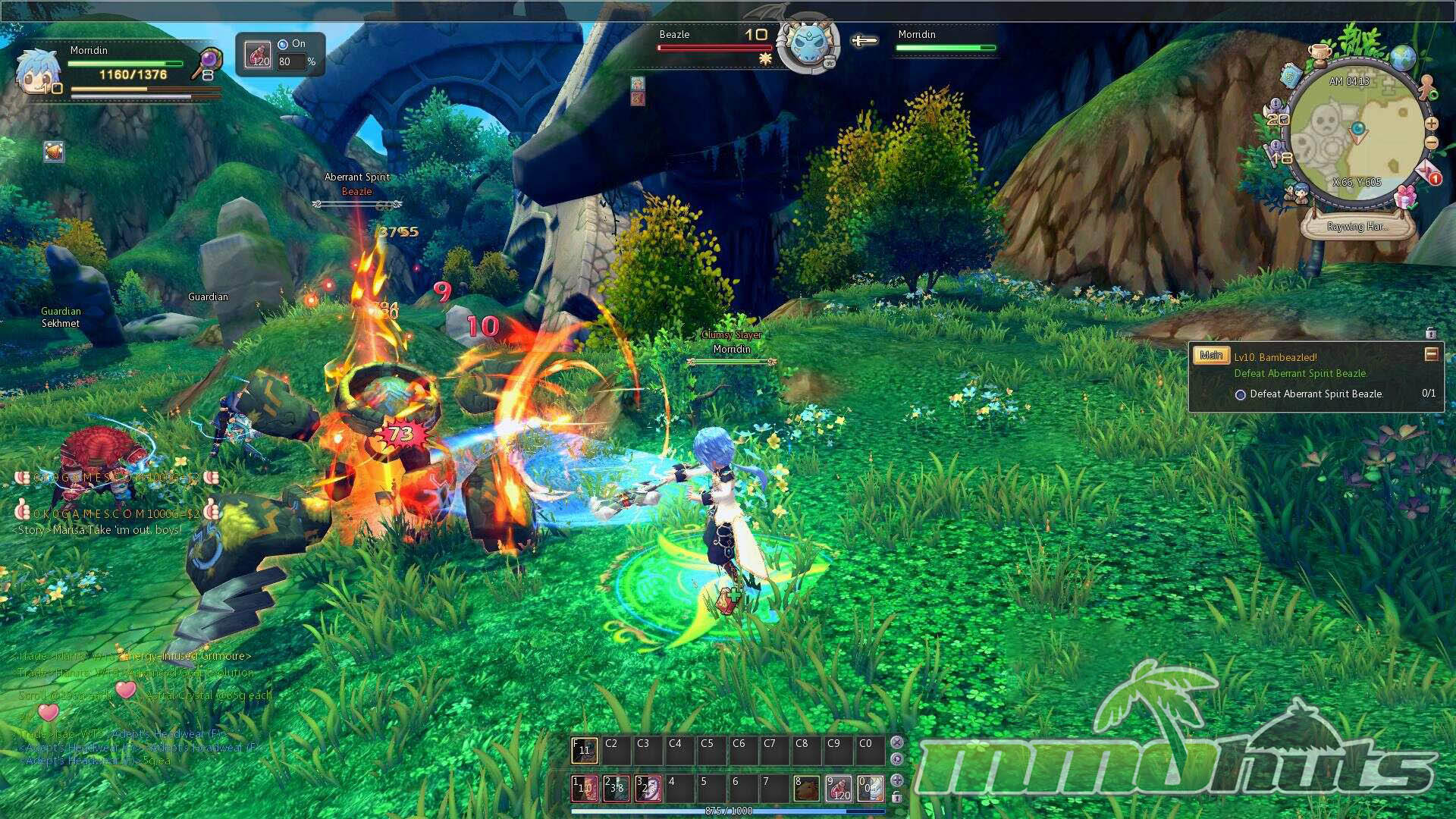Toggle the hotbar padlock icon
1456x819 pixels.
tap(896, 797)
